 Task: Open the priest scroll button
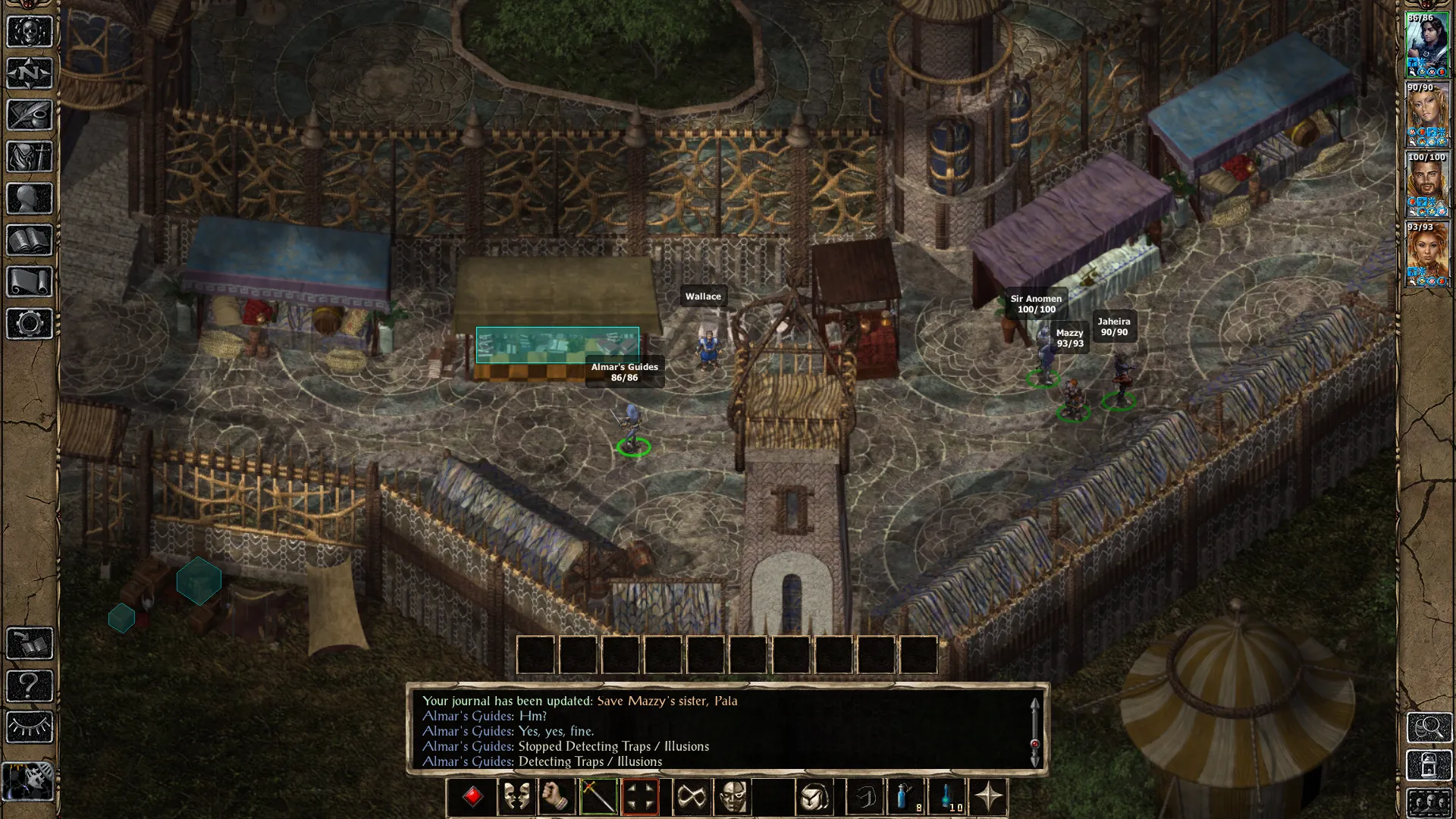[30, 282]
